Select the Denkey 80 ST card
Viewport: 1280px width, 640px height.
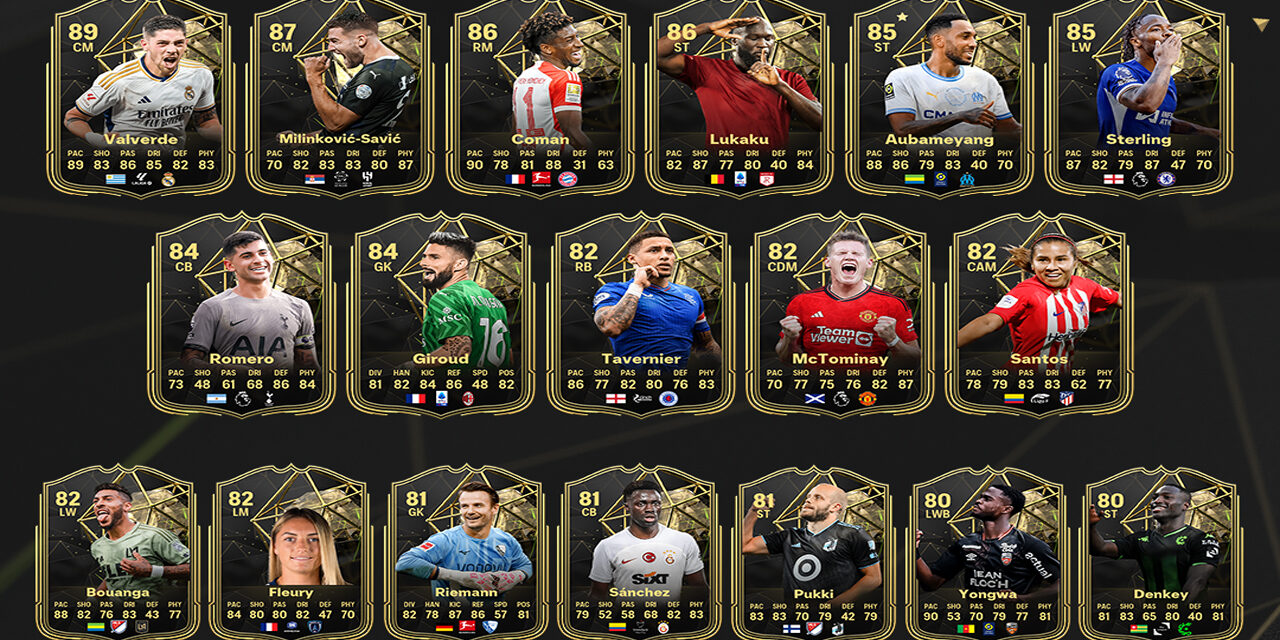pyautogui.click(x=1162, y=552)
